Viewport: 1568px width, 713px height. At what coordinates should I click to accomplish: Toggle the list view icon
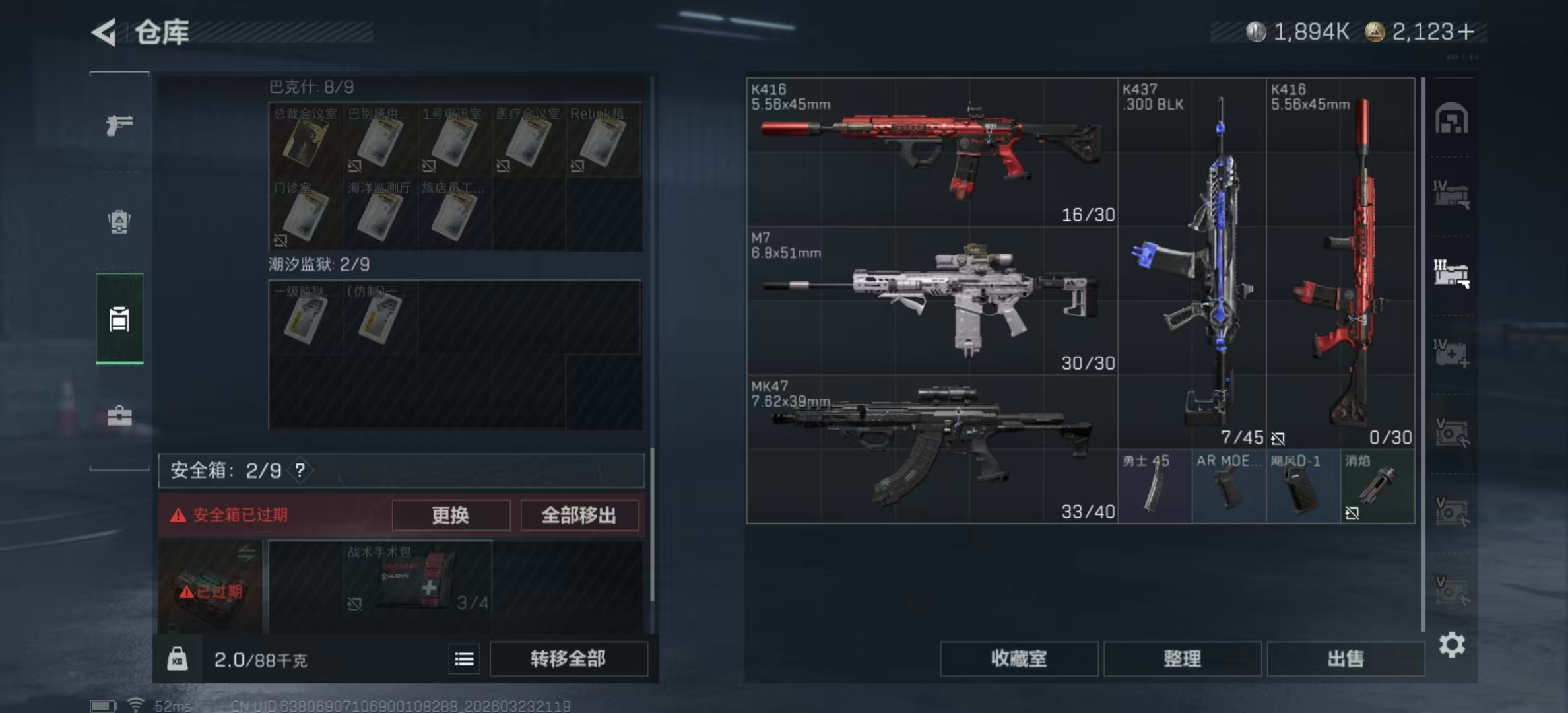[464, 659]
